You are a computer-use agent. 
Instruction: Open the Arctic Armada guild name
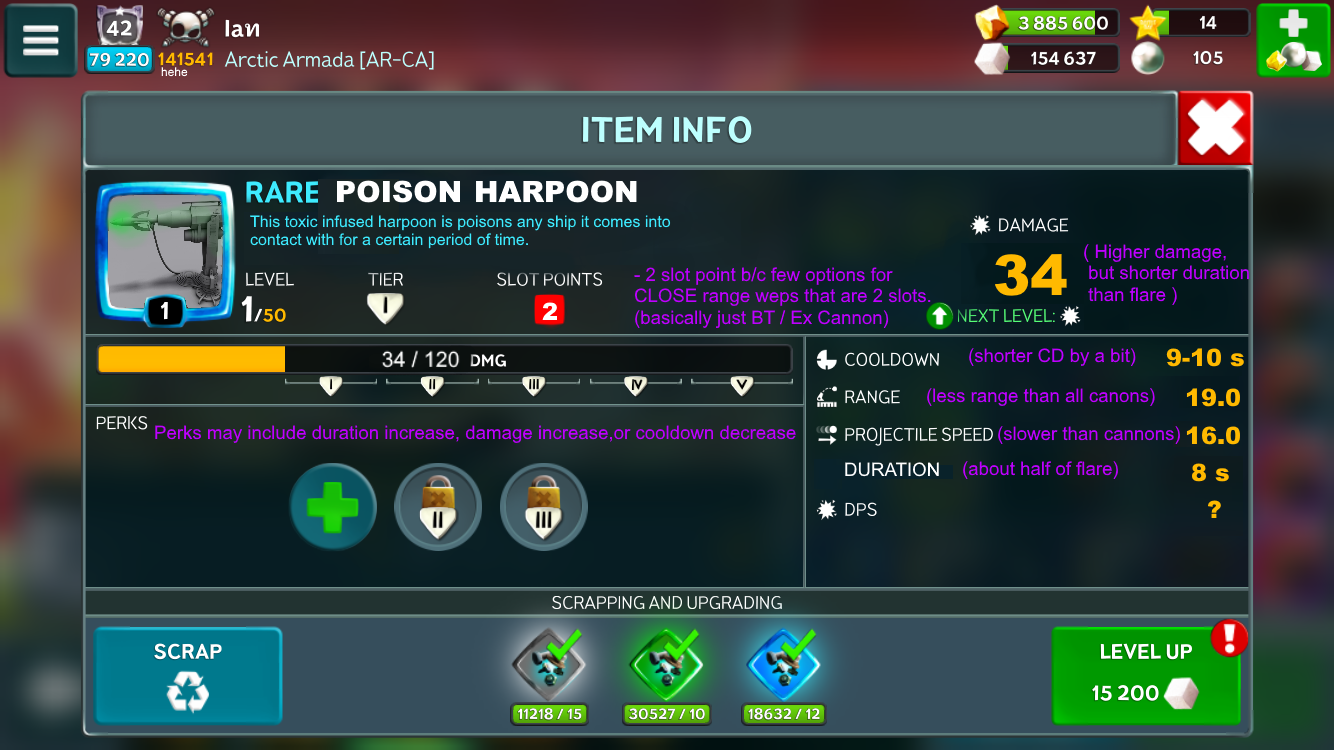[330, 60]
